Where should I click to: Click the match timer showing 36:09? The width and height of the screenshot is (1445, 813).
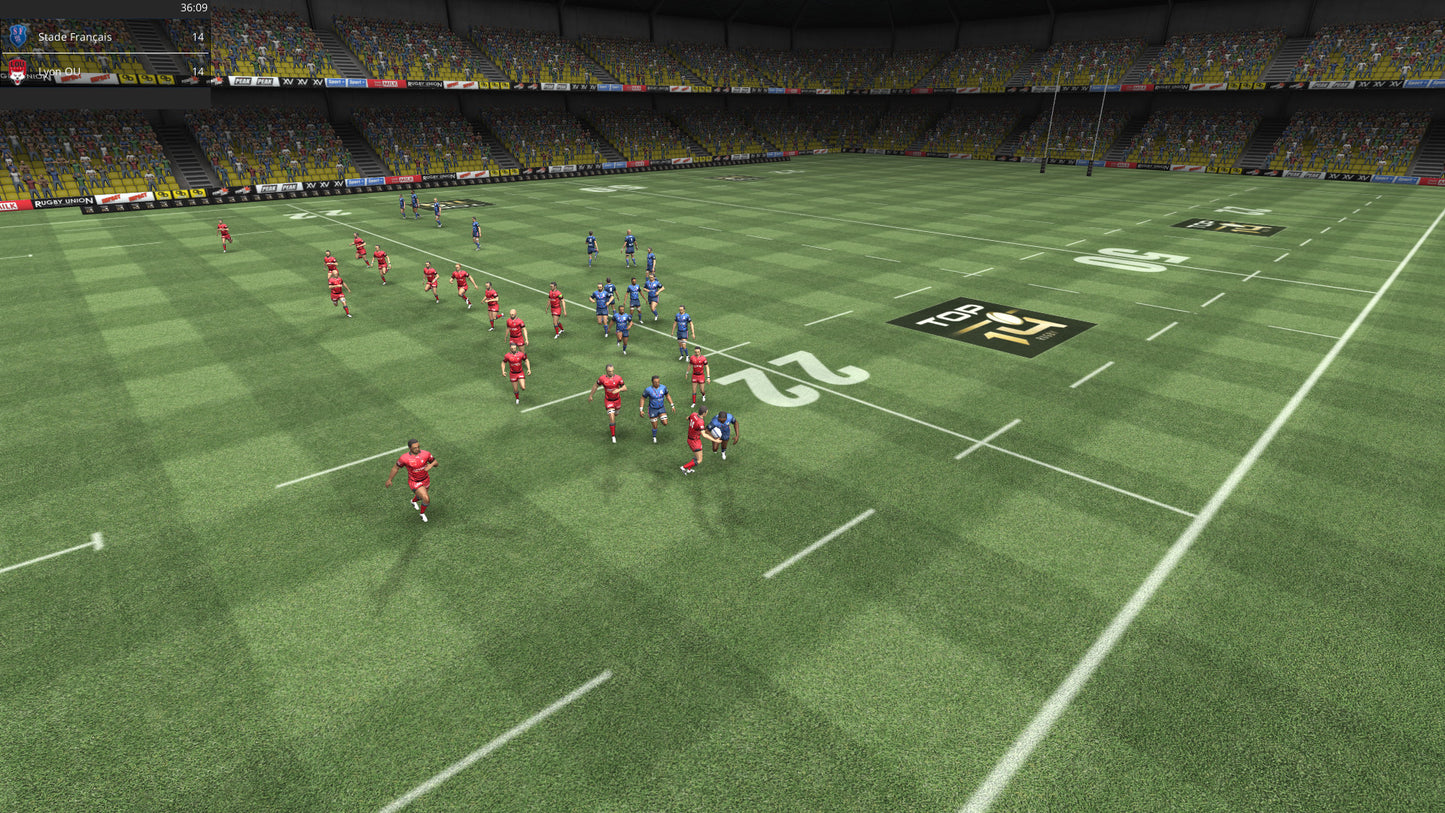tap(194, 8)
